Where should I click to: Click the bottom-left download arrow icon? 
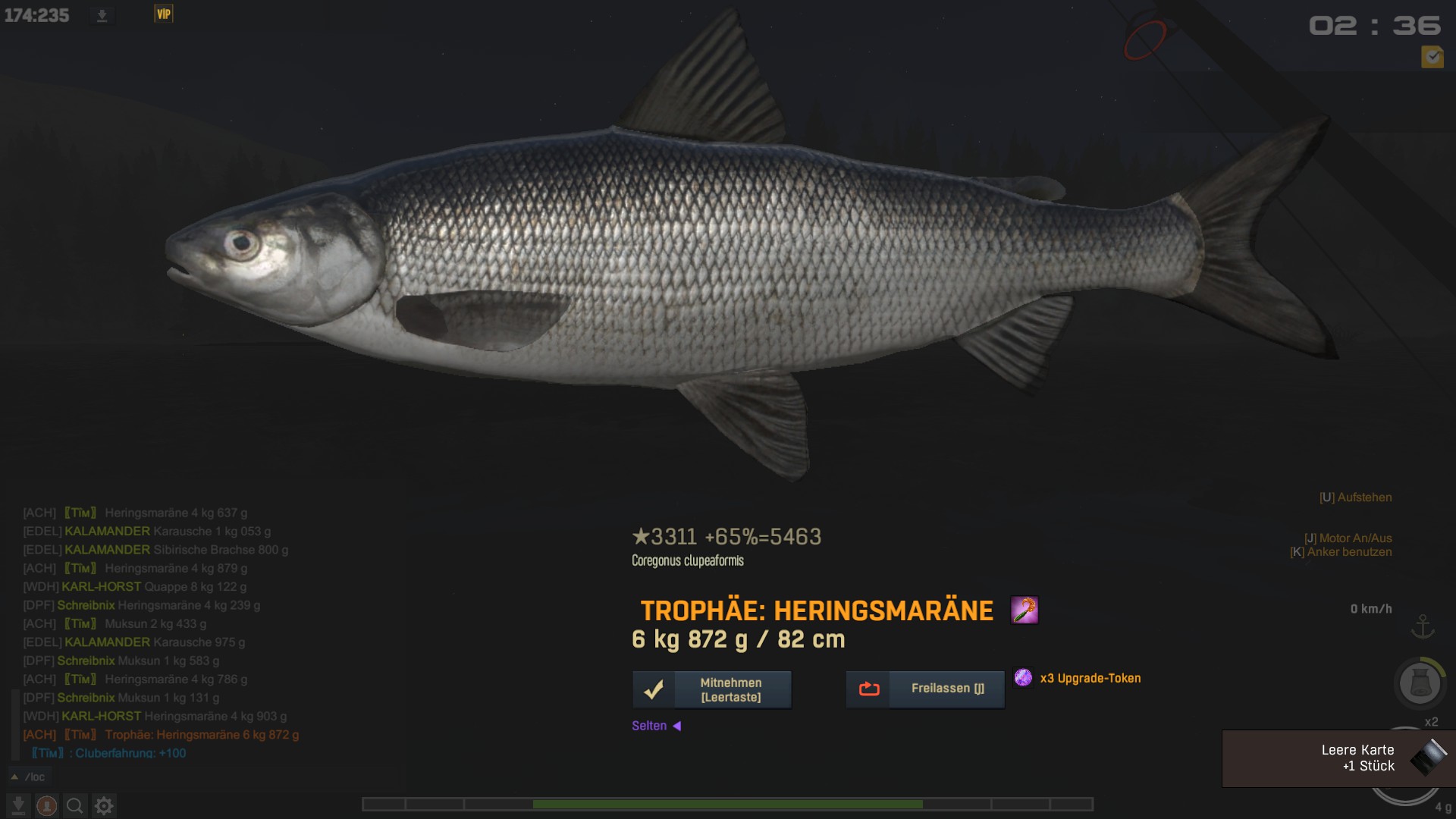(18, 805)
